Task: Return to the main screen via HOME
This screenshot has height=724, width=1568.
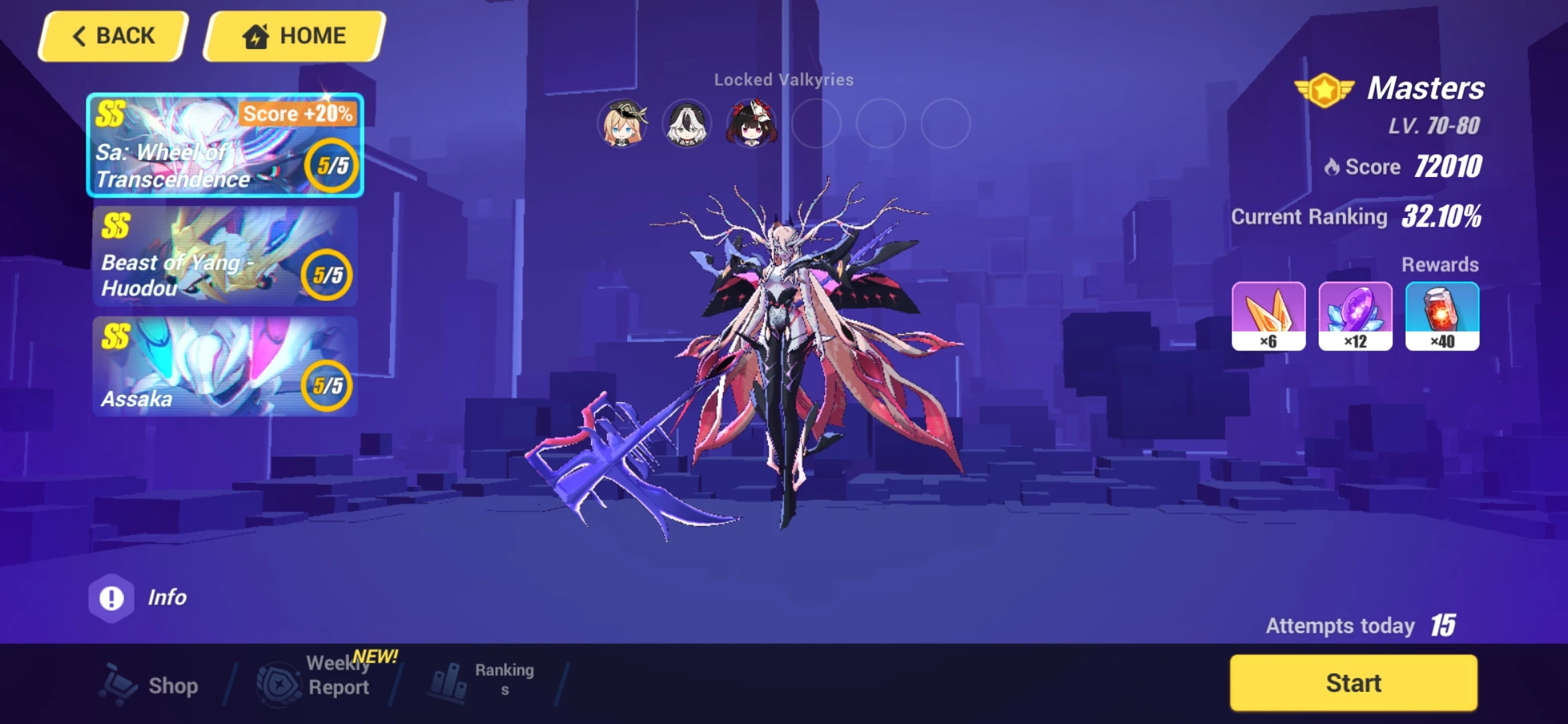Action: tap(293, 35)
